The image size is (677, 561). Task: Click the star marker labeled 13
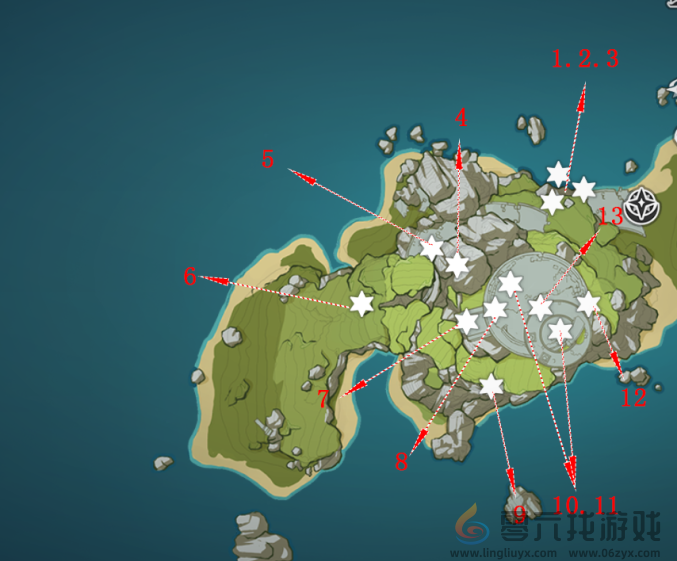click(x=541, y=308)
